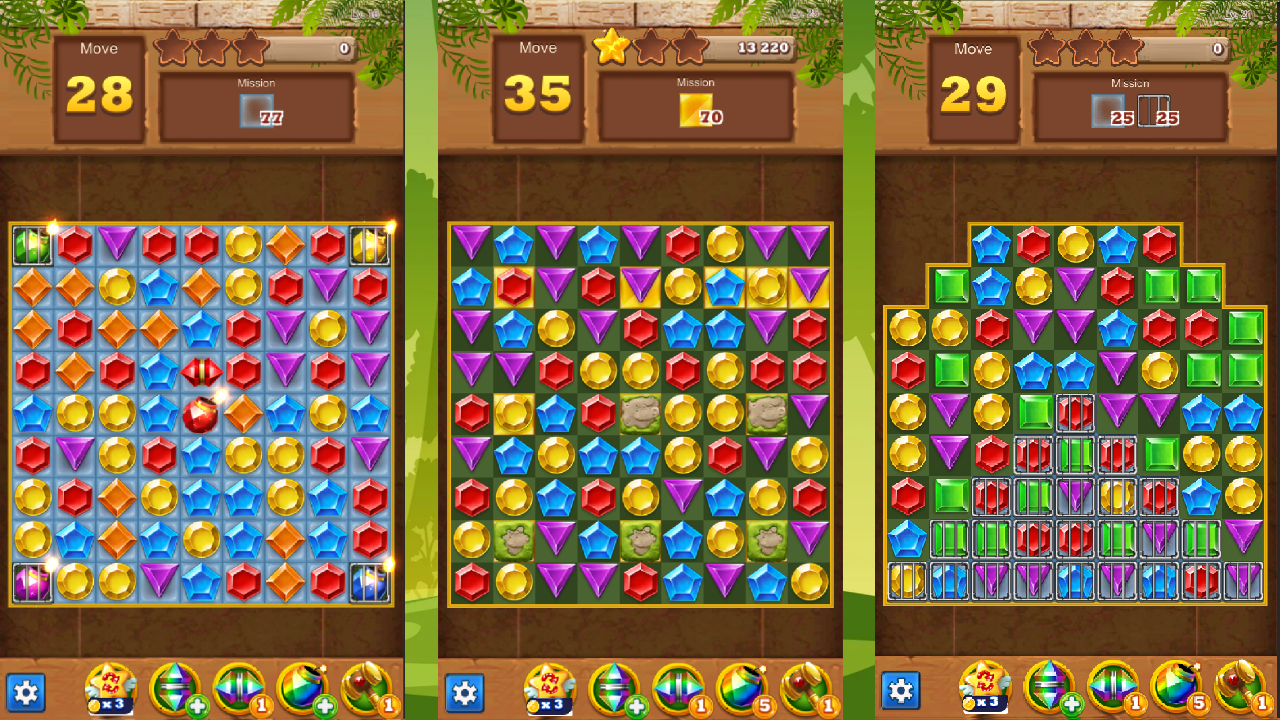This screenshot has width=1280, height=720.
Task: Tap the red bomb jewel on the left board
Action: tap(201, 415)
